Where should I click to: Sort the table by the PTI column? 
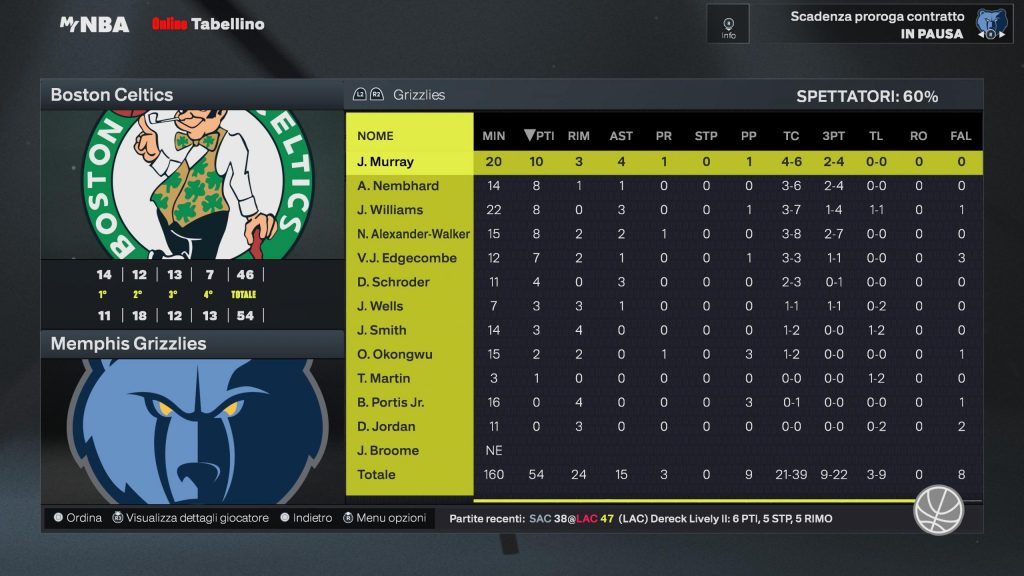539,136
